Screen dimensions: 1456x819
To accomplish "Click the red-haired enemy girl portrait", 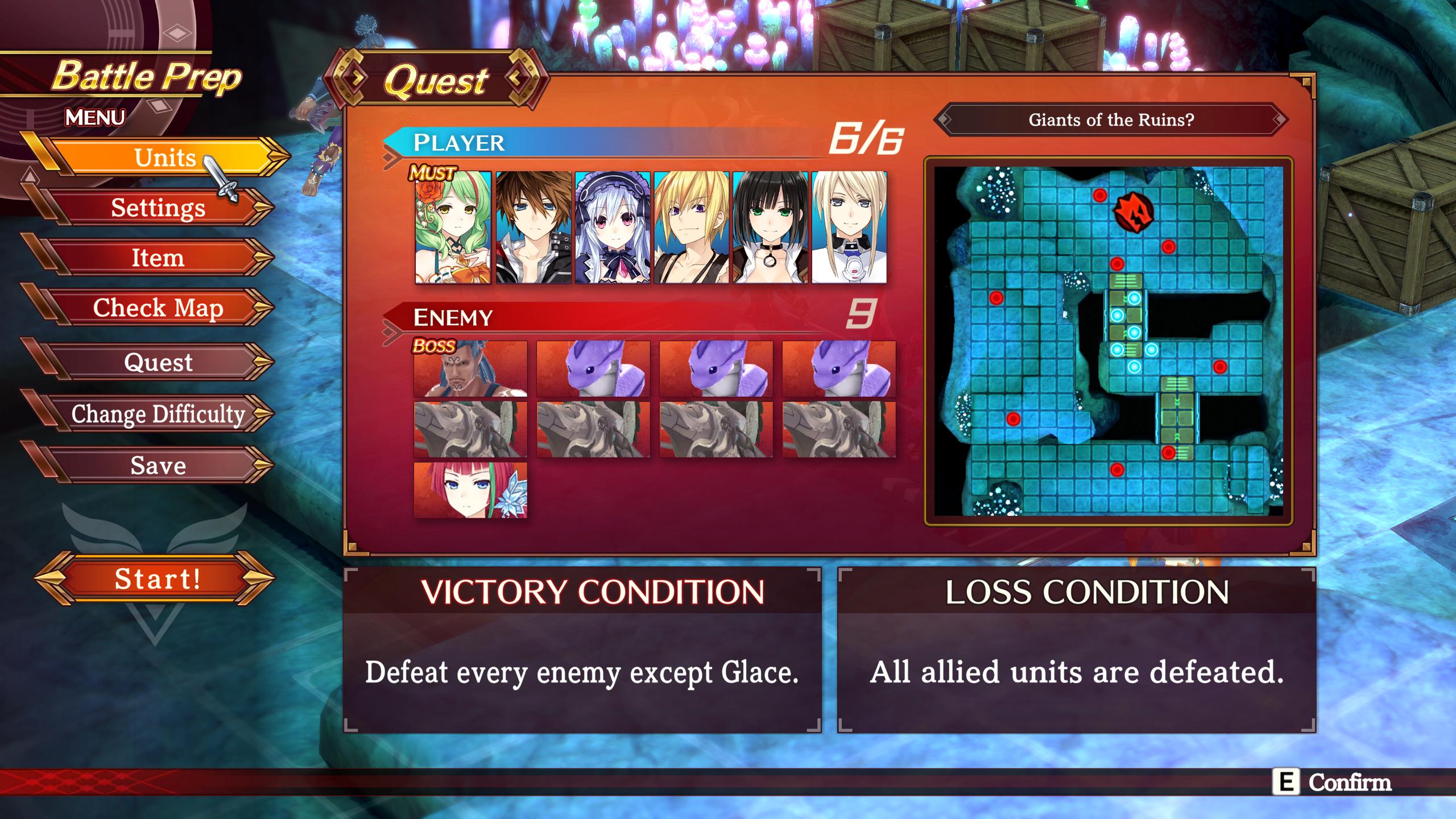I will click(x=470, y=490).
